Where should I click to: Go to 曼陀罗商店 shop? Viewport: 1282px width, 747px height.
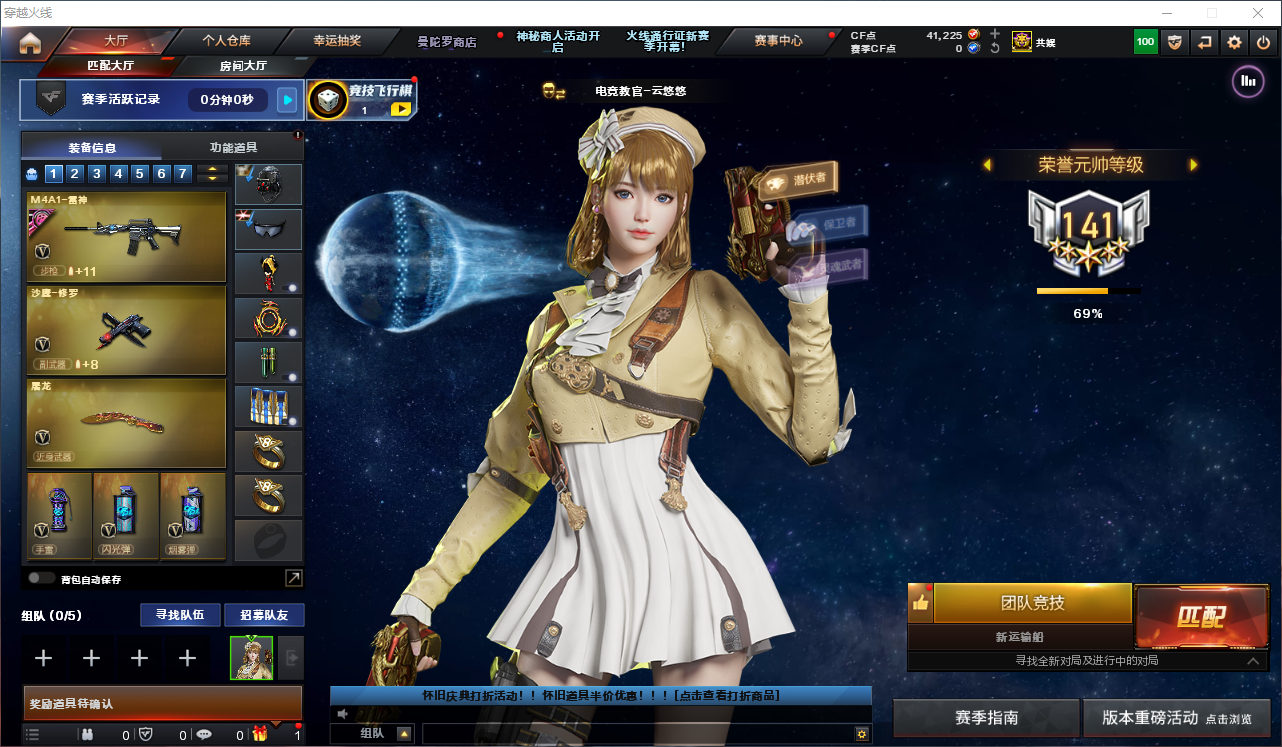[446, 42]
